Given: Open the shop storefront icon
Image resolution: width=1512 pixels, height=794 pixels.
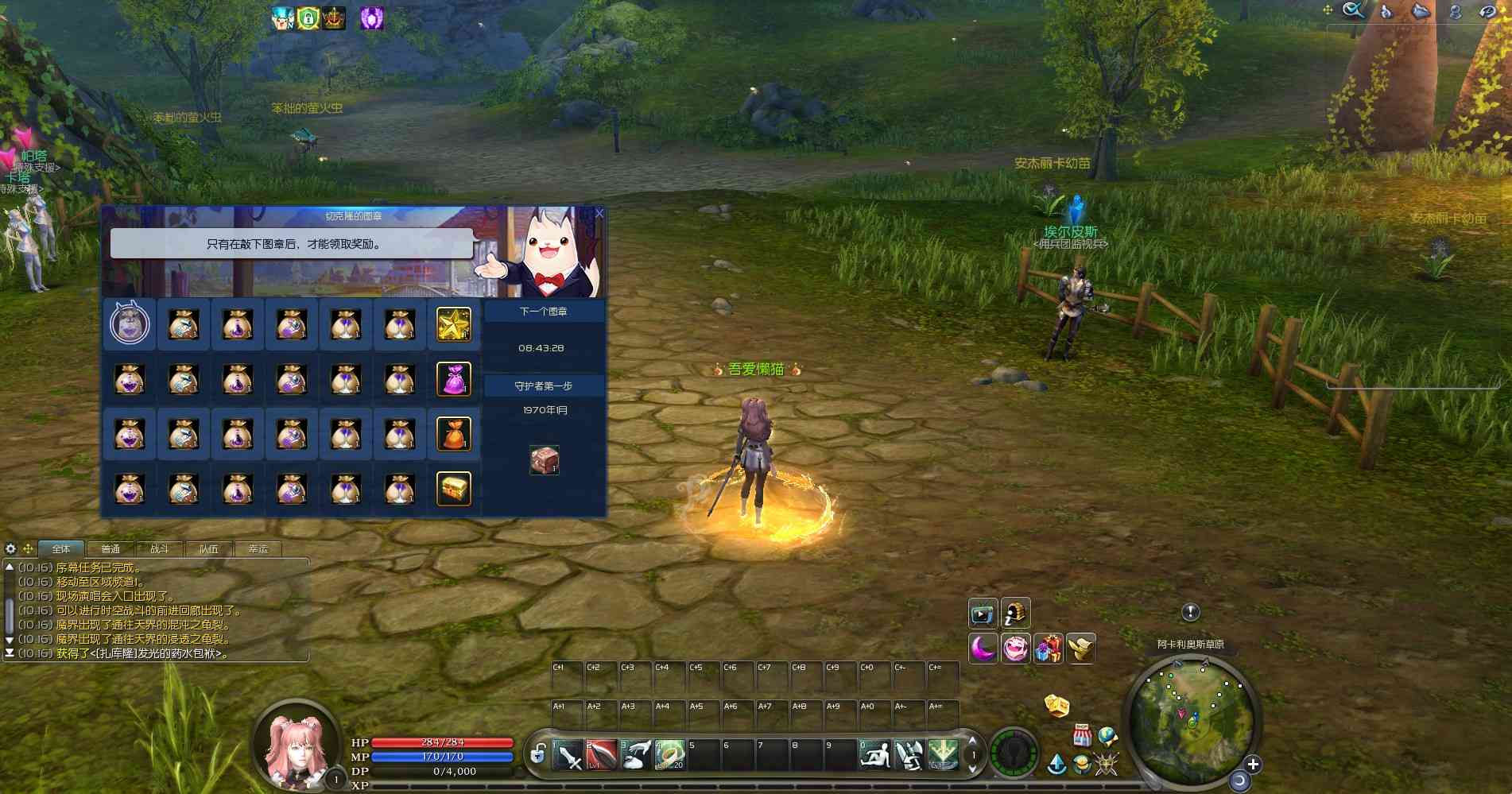Looking at the screenshot, I should tap(1082, 735).
